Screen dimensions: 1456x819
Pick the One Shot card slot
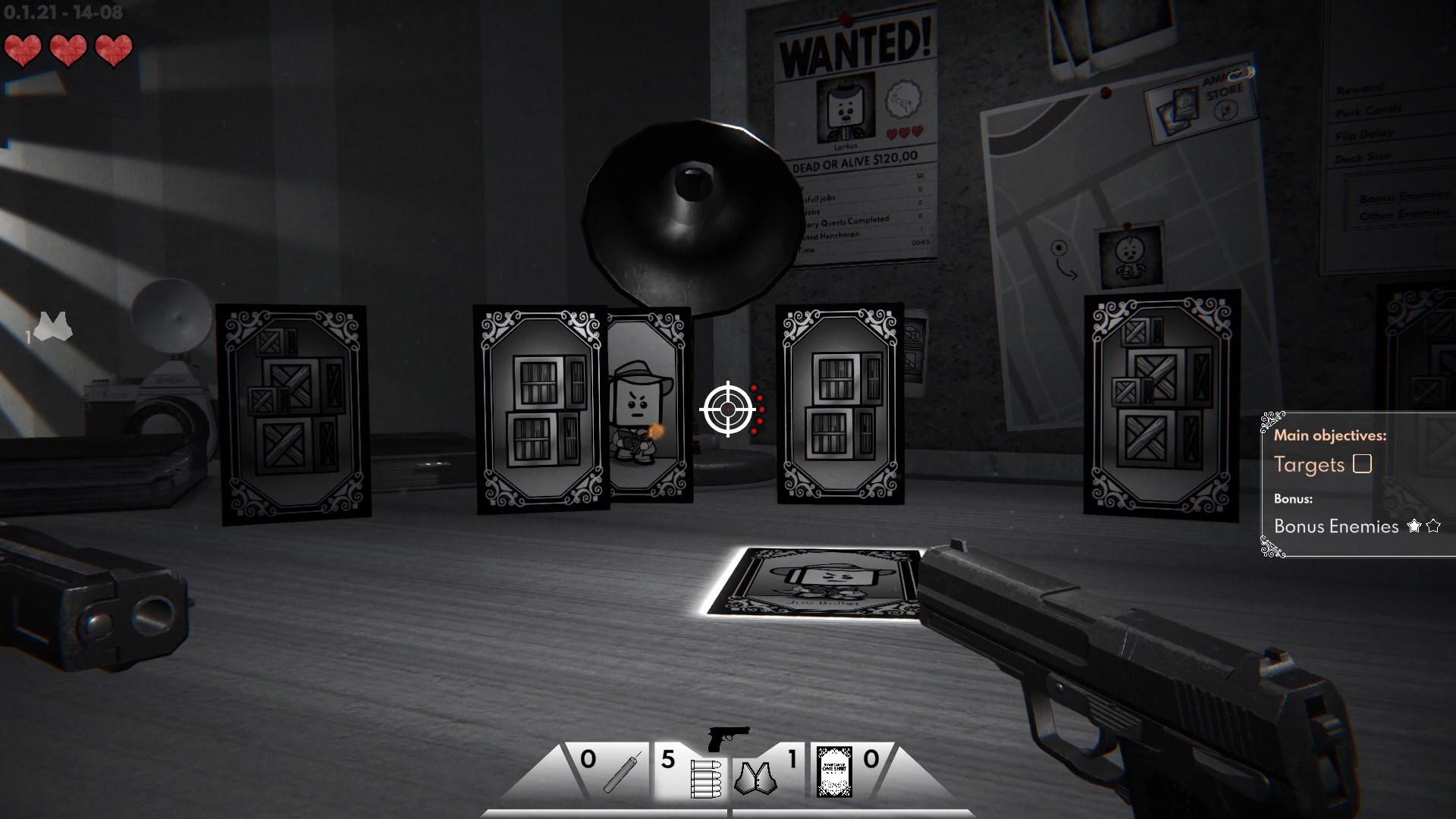coord(835,772)
